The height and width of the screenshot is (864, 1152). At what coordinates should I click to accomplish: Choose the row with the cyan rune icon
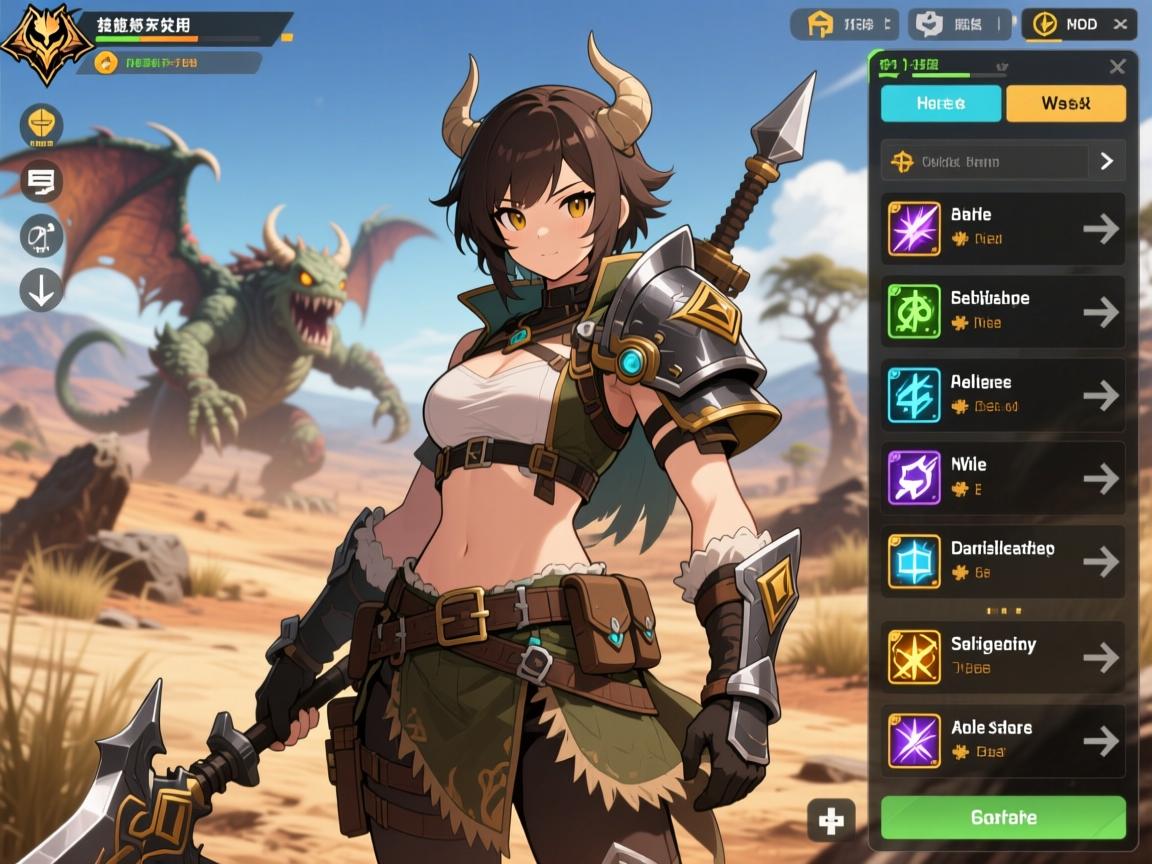pos(1002,395)
